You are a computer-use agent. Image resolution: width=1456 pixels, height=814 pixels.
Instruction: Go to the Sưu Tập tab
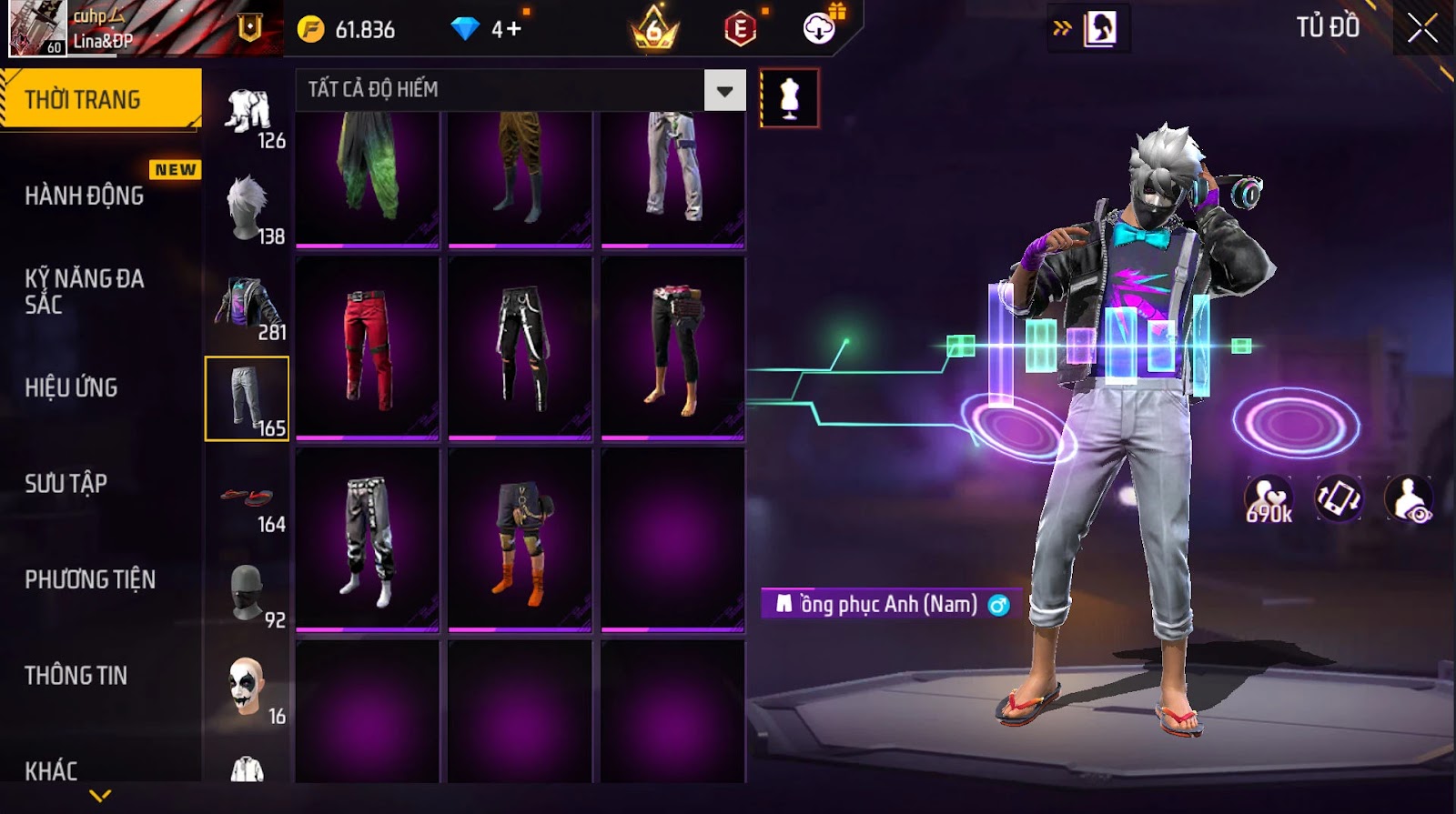tap(66, 484)
